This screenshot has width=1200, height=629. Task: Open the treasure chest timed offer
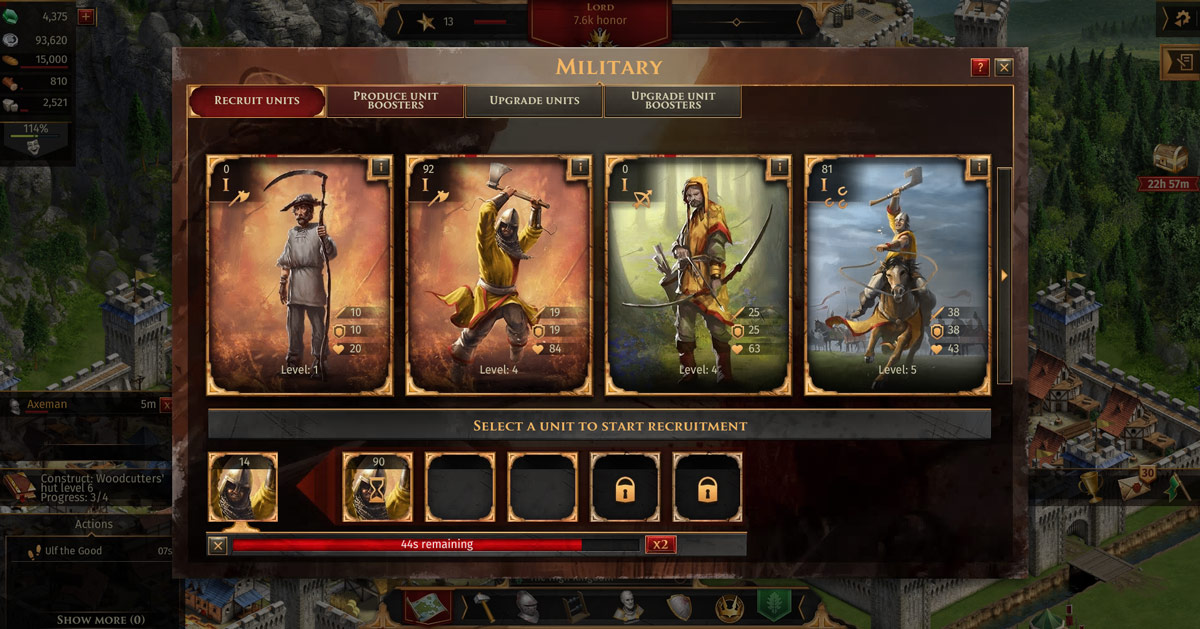[x=1170, y=158]
